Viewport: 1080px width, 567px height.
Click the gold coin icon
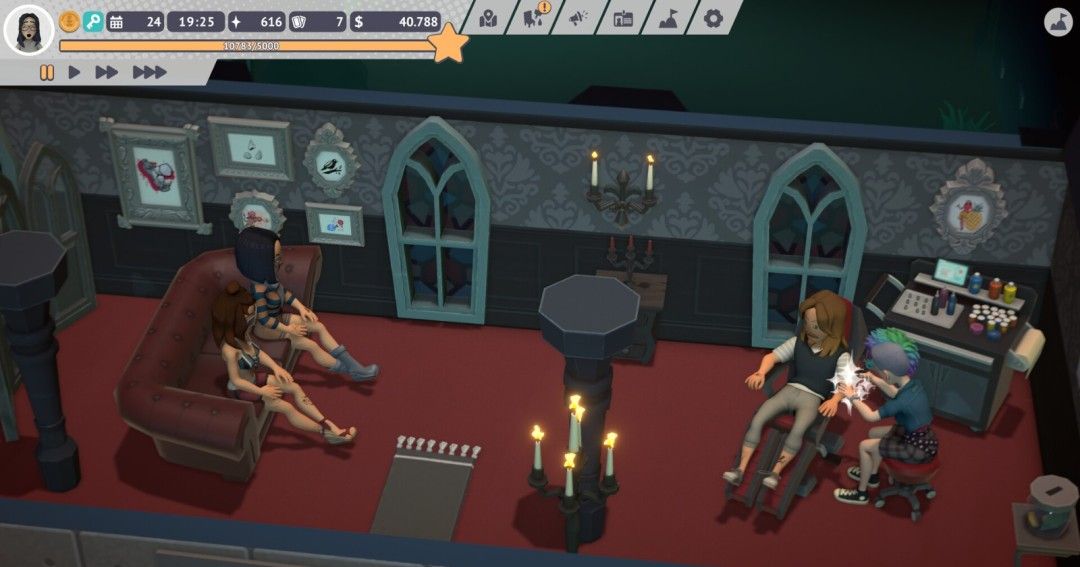(70, 21)
